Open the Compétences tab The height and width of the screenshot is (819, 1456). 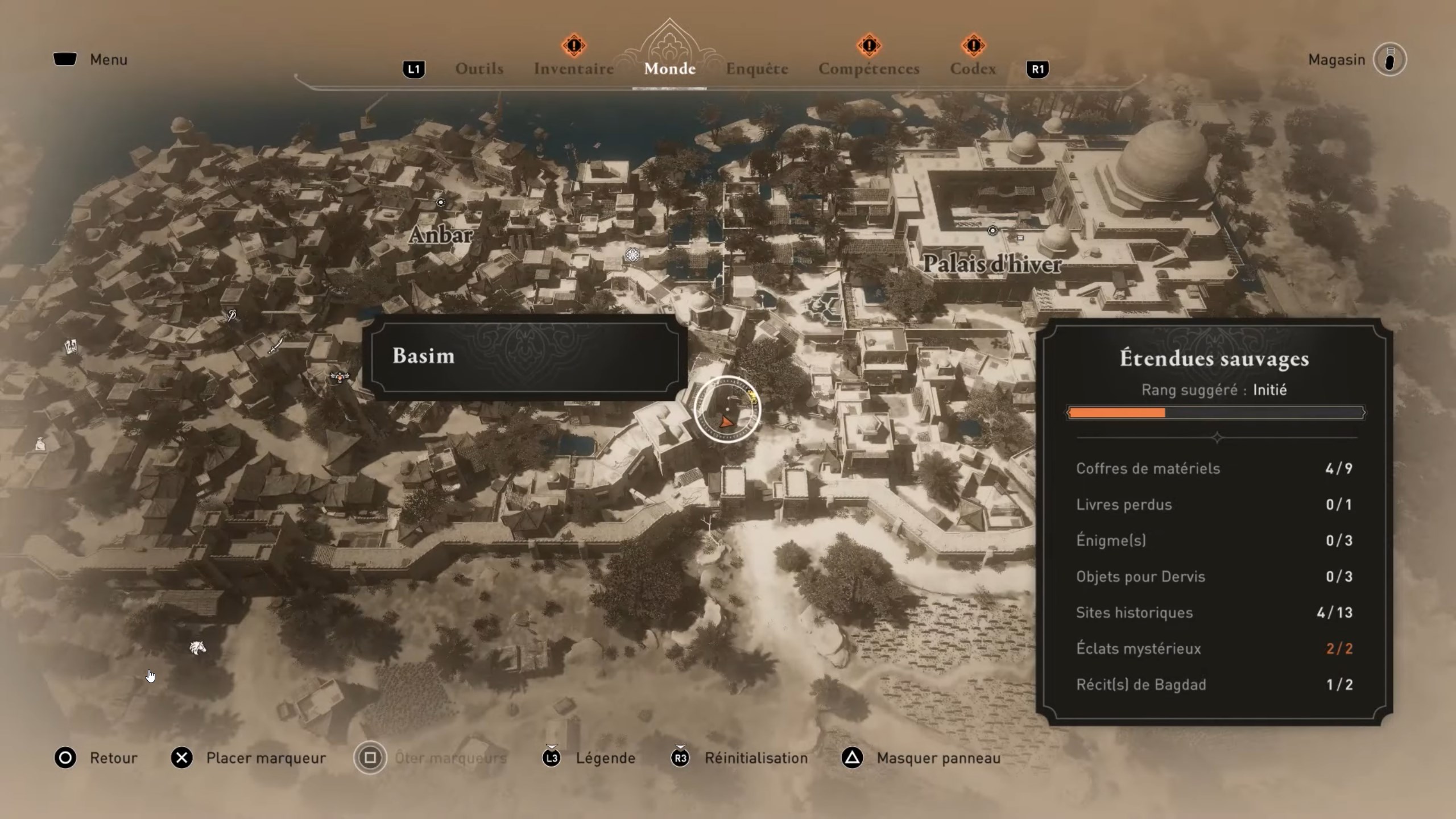click(868, 69)
